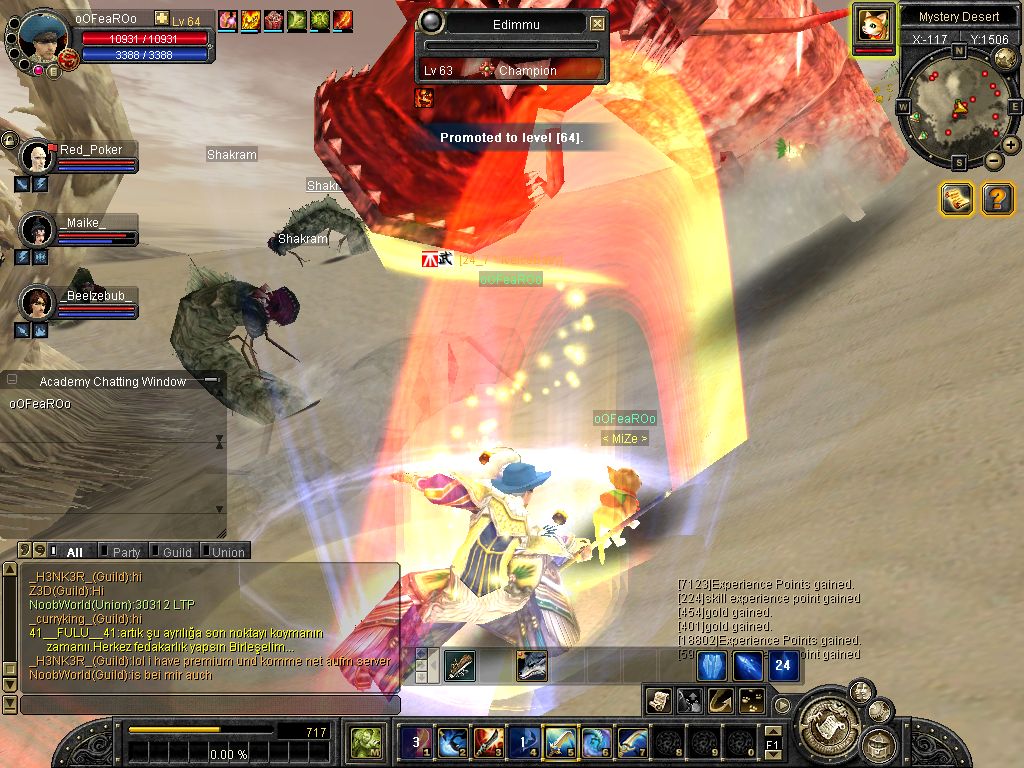This screenshot has width=1024, height=768.
Task: Close the Edimmu target window
Action: click(x=597, y=23)
